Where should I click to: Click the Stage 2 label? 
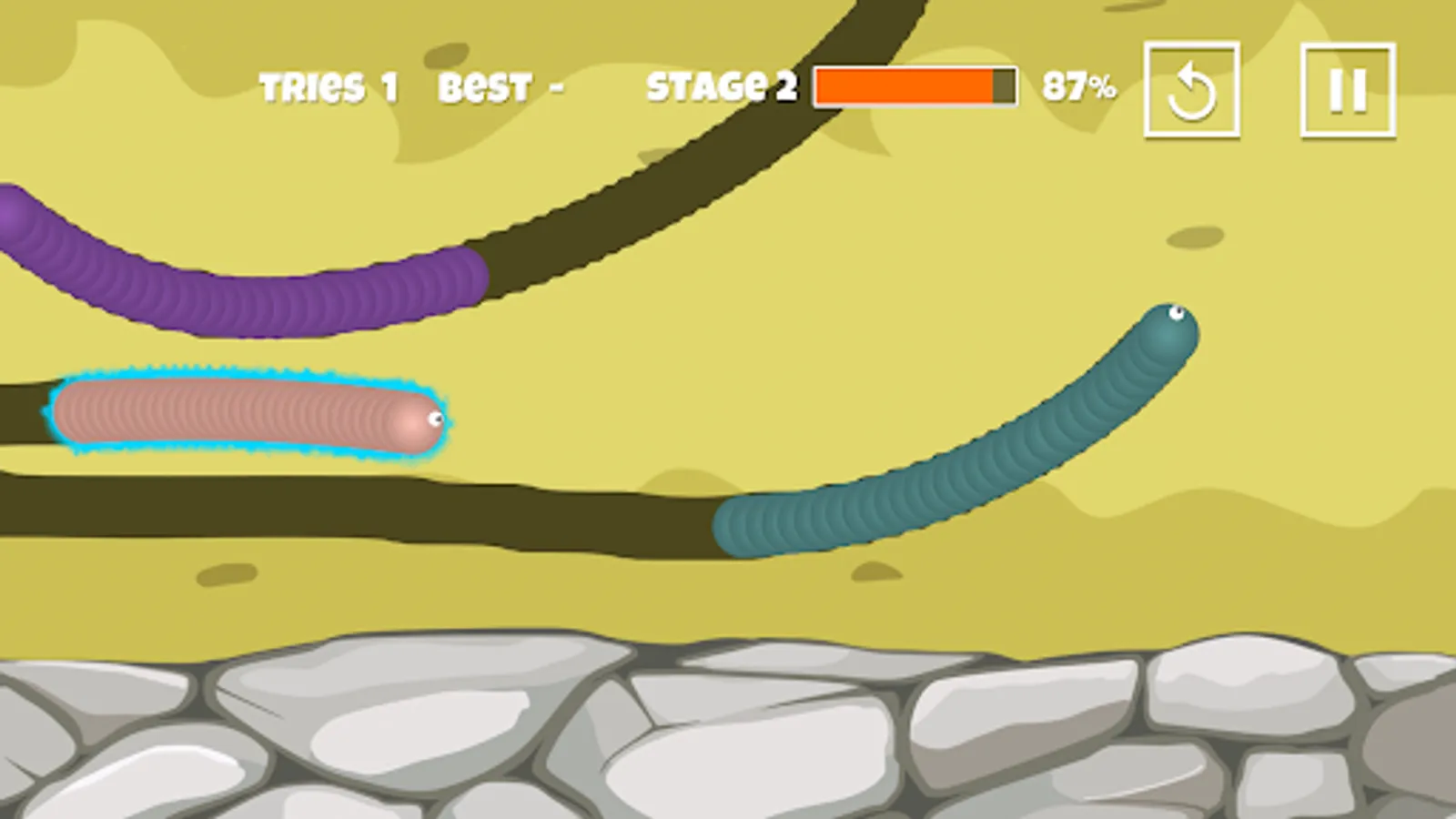coord(719,86)
